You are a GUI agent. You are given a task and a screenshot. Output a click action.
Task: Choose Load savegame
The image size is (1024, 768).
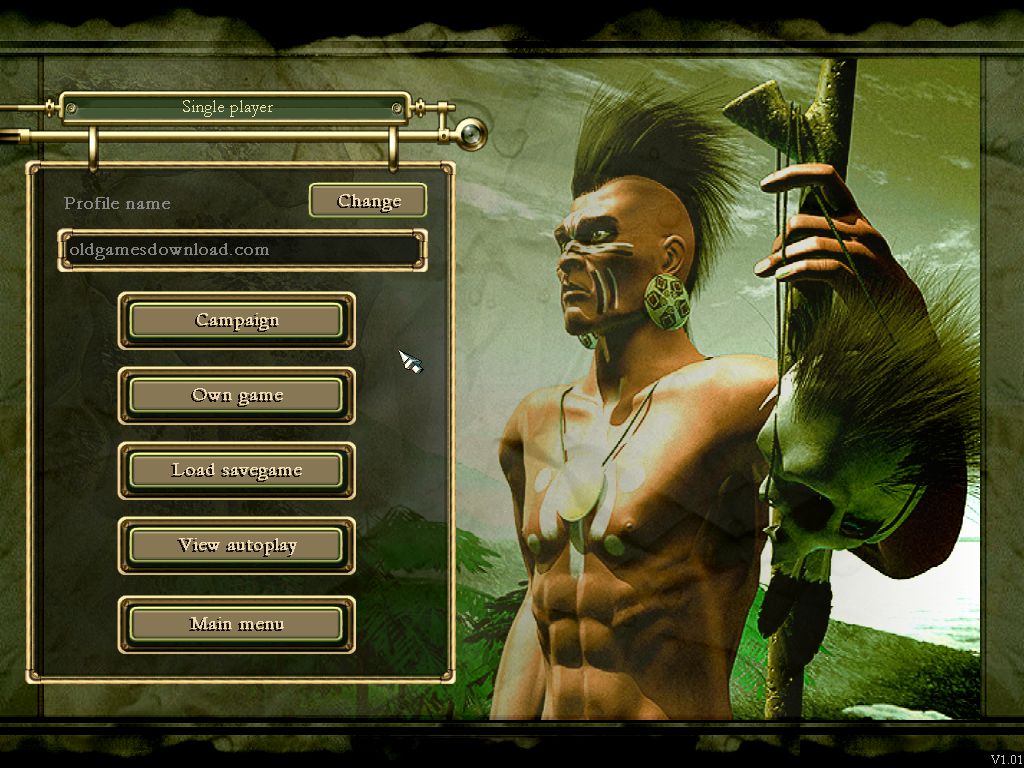[x=237, y=471]
